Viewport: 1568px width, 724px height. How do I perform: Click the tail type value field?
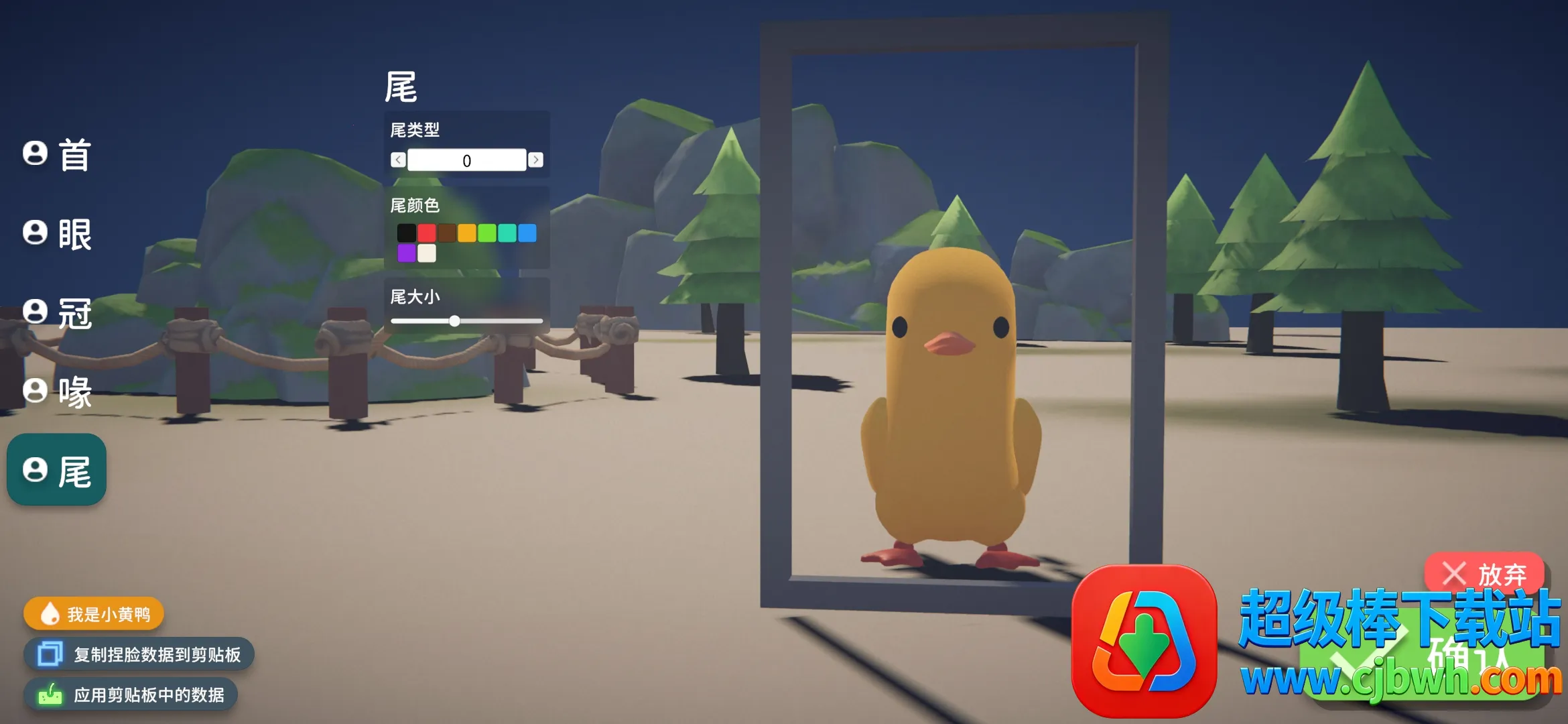click(x=466, y=160)
